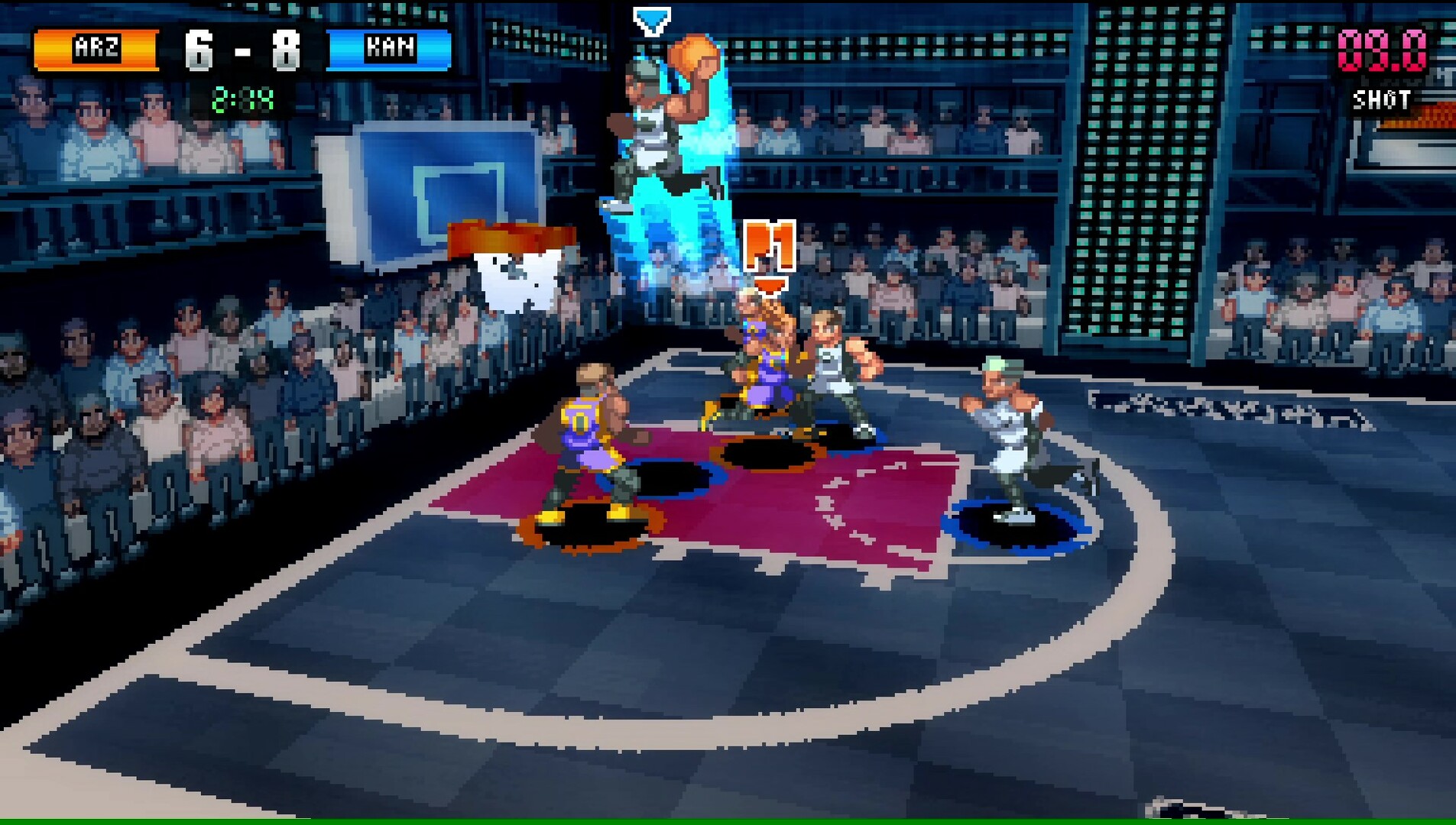1456x825 pixels.
Task: Click the basketball held by the dunking player
Action: pos(690,53)
